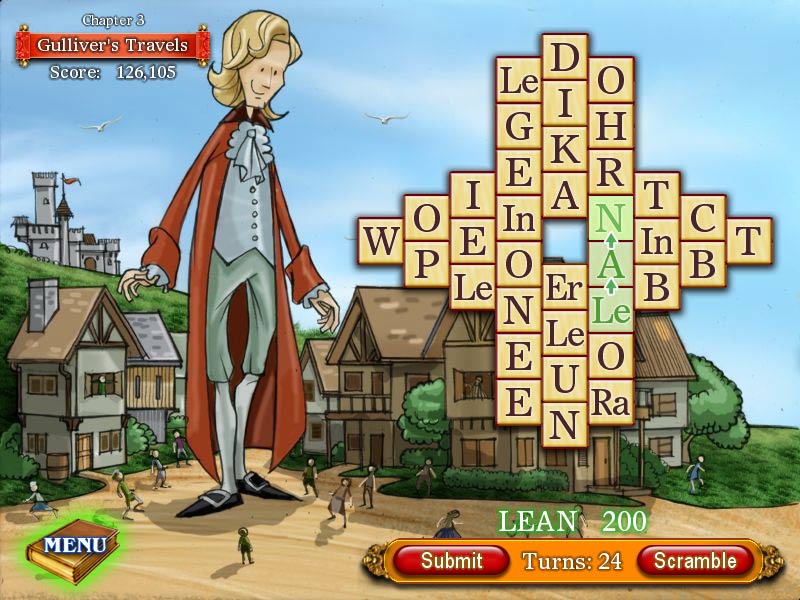Scramble the letter tiles
This screenshot has width=800, height=600.
(x=695, y=561)
